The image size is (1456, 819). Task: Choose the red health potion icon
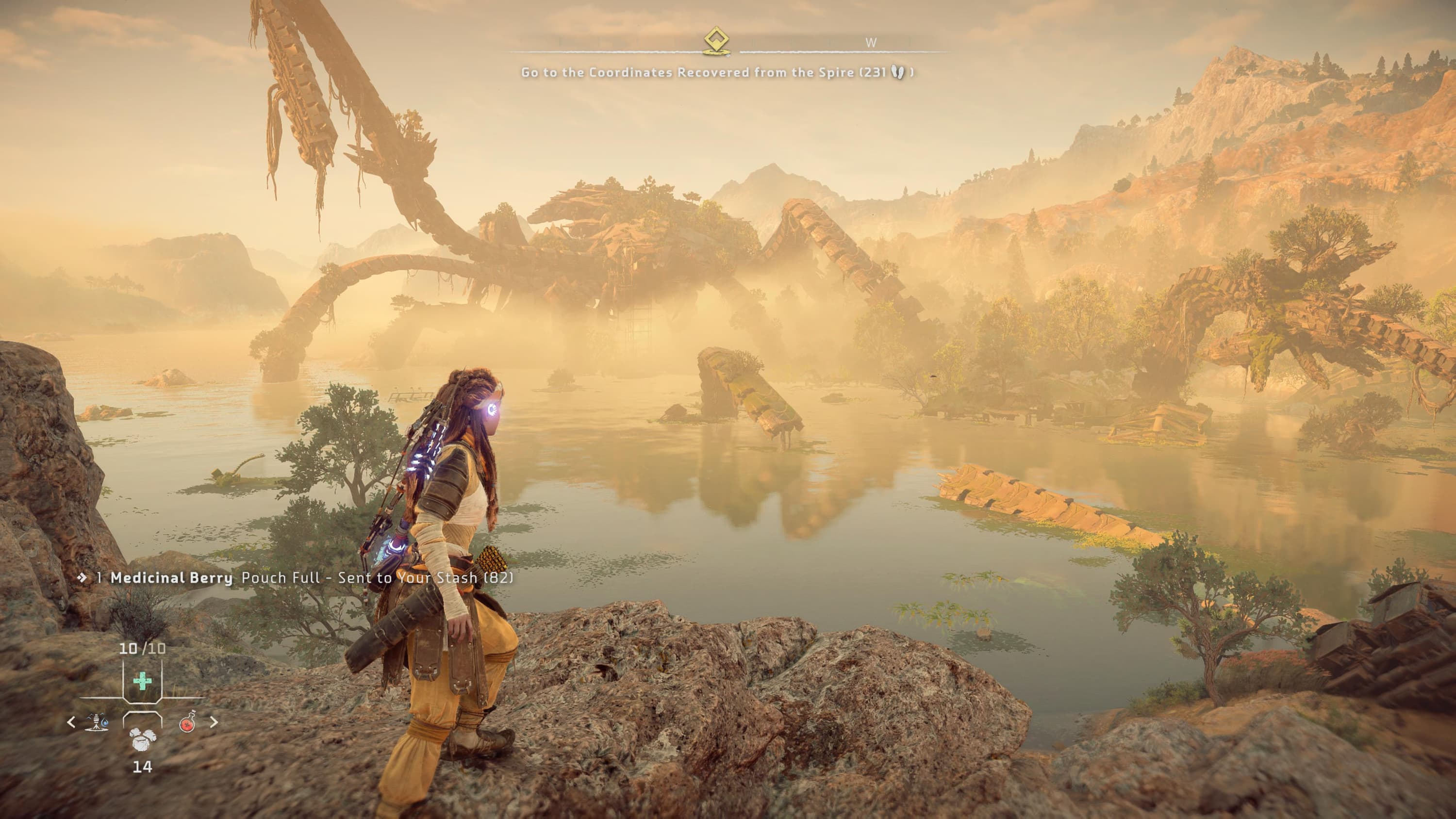[x=188, y=722]
